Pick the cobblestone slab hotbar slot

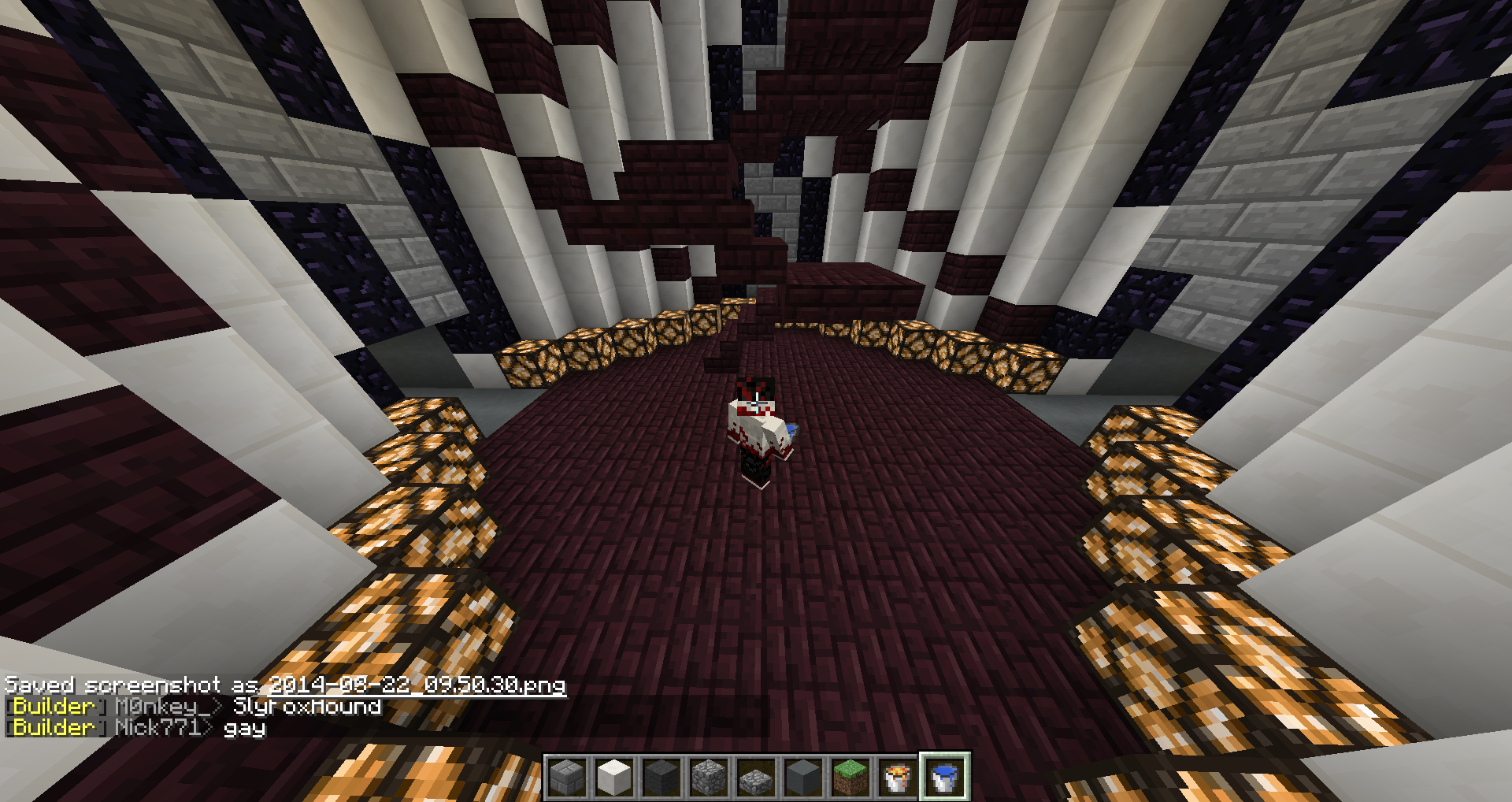click(756, 778)
